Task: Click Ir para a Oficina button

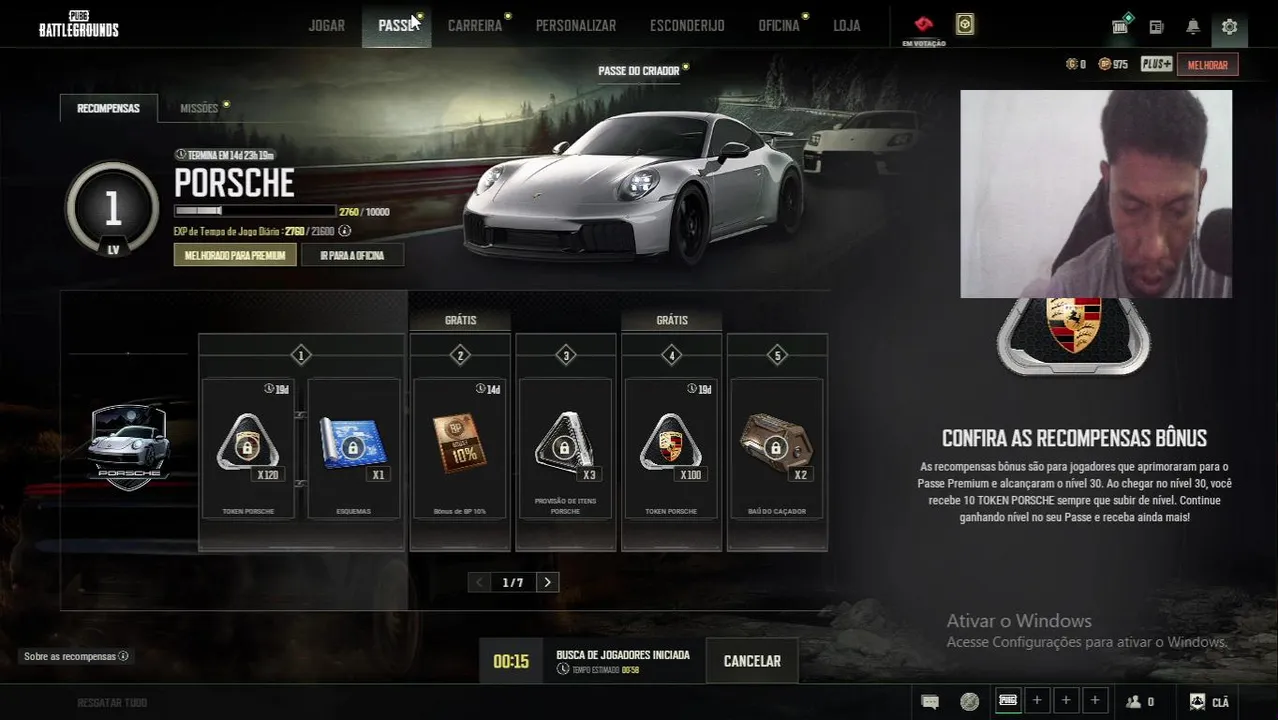Action: tap(352, 255)
